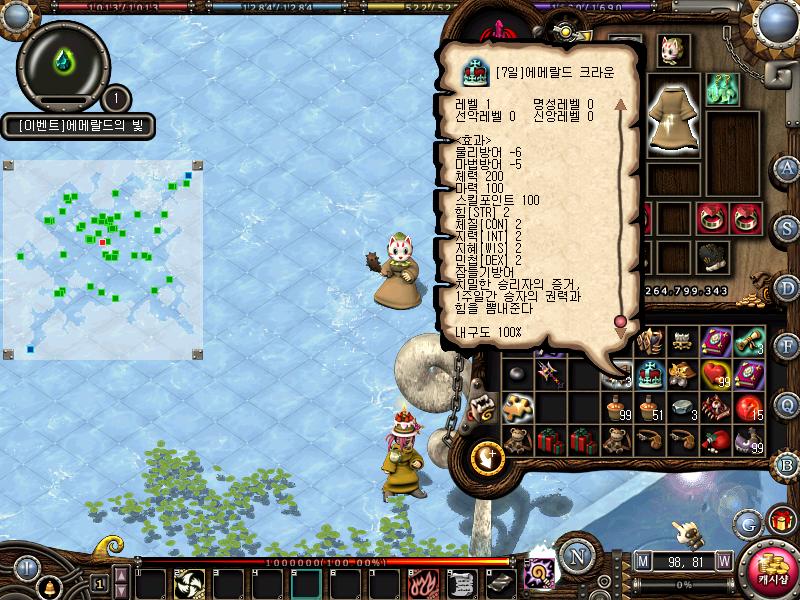This screenshot has width=800, height=600.
Task: Click the round A side button
Action: click(787, 168)
